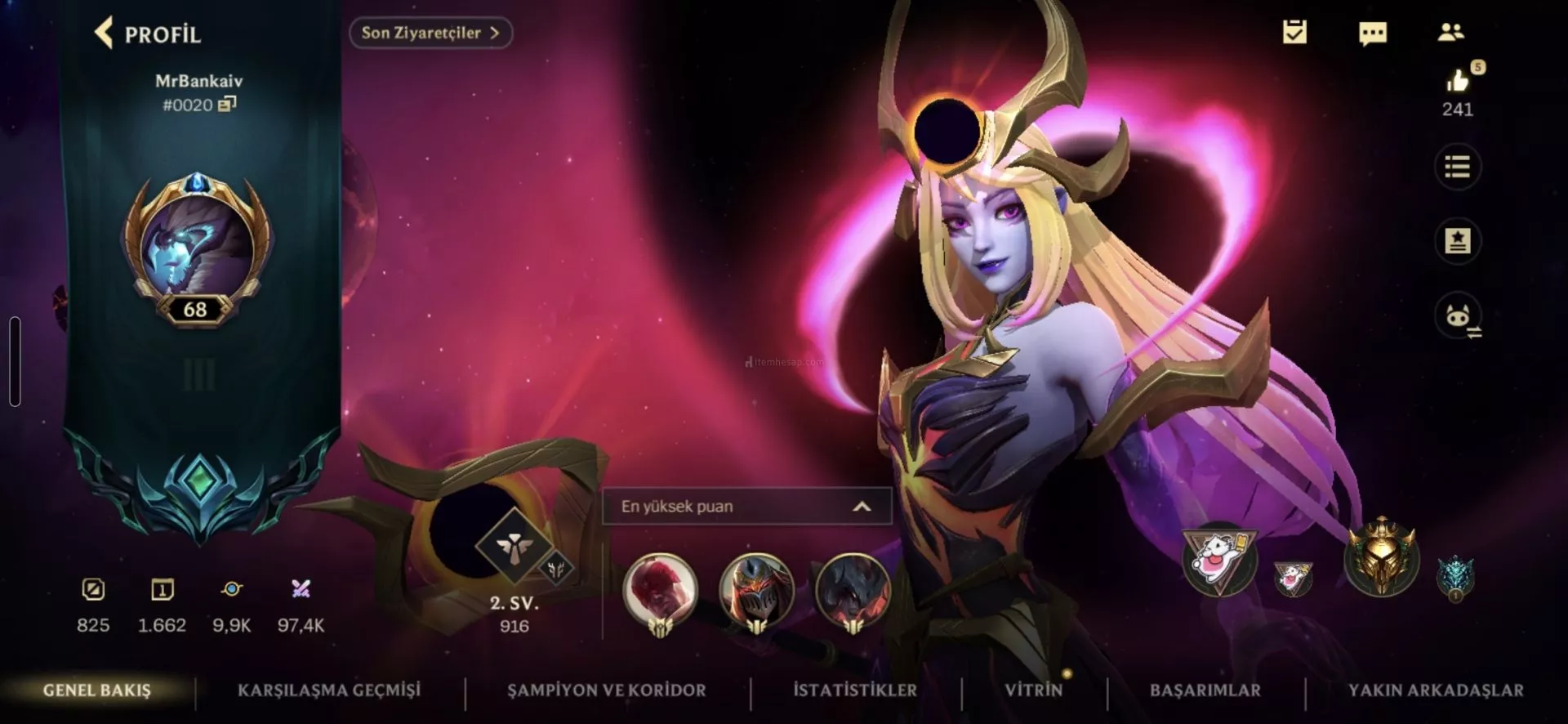Copy the player ID #0020
Screen dimensions: 1568x724
point(227,104)
